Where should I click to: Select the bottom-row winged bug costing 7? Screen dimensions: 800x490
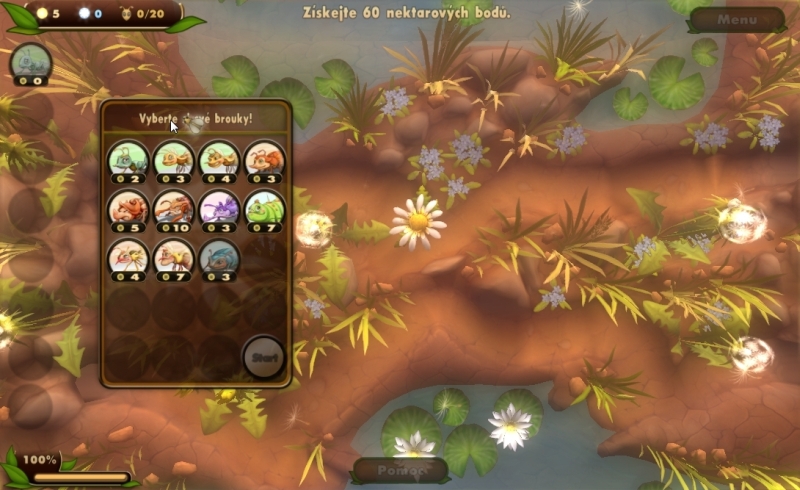tap(173, 258)
